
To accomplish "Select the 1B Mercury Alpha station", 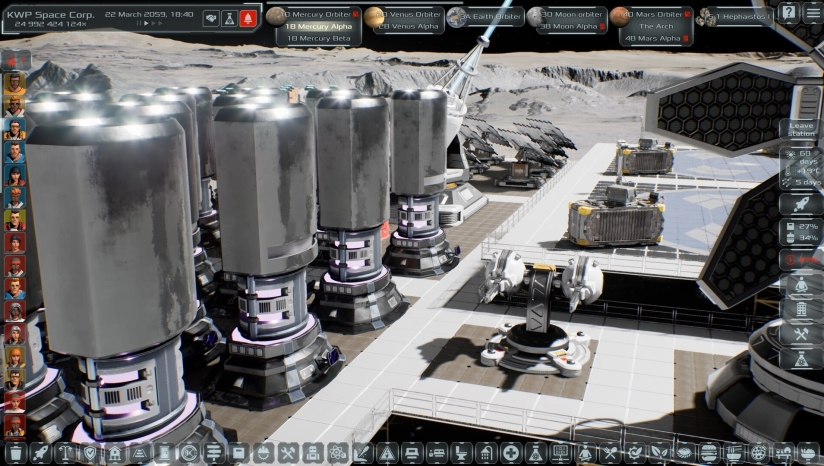I will (x=319, y=26).
